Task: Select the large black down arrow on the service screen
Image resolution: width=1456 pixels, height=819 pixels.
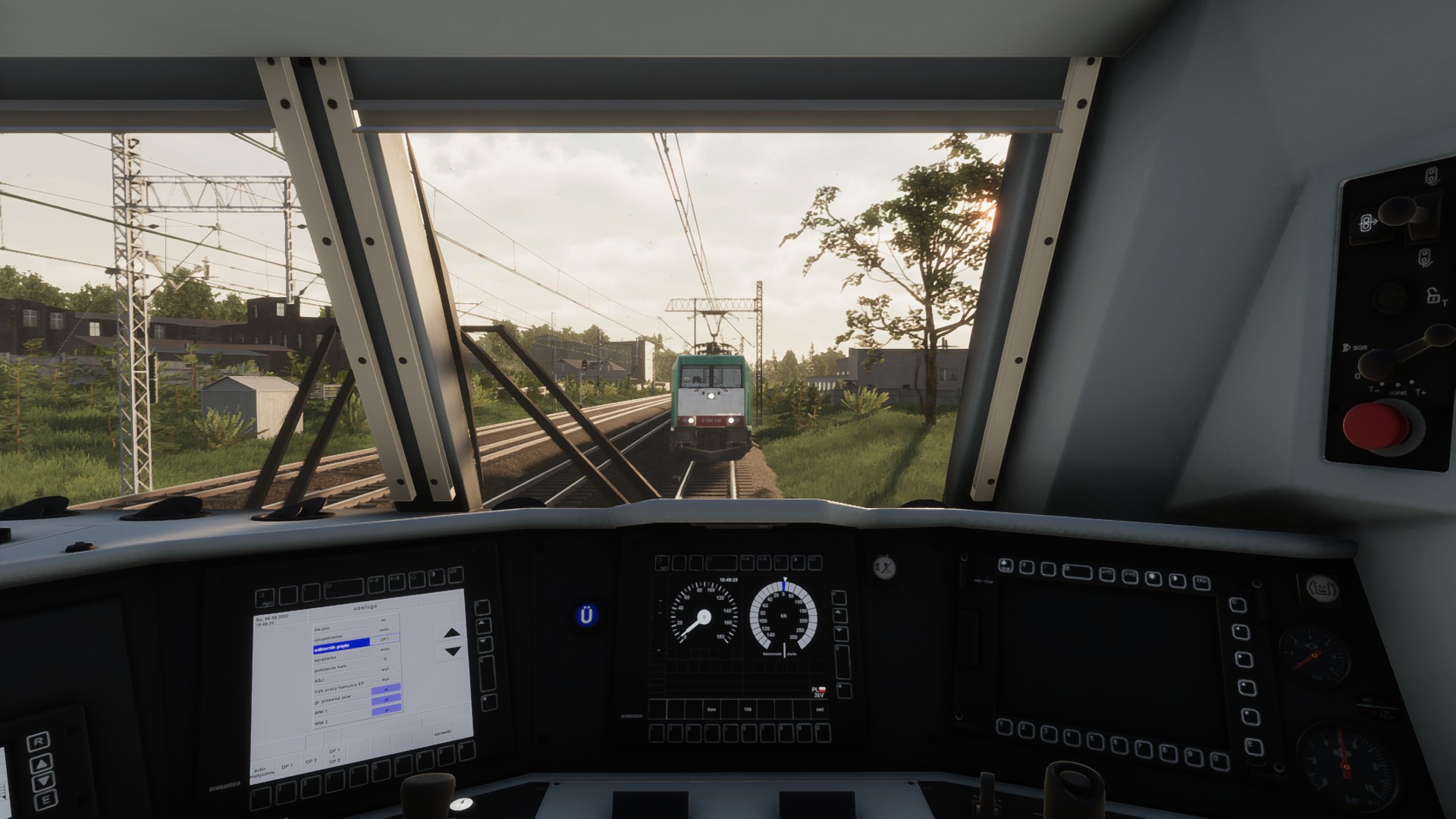Action: (x=452, y=651)
